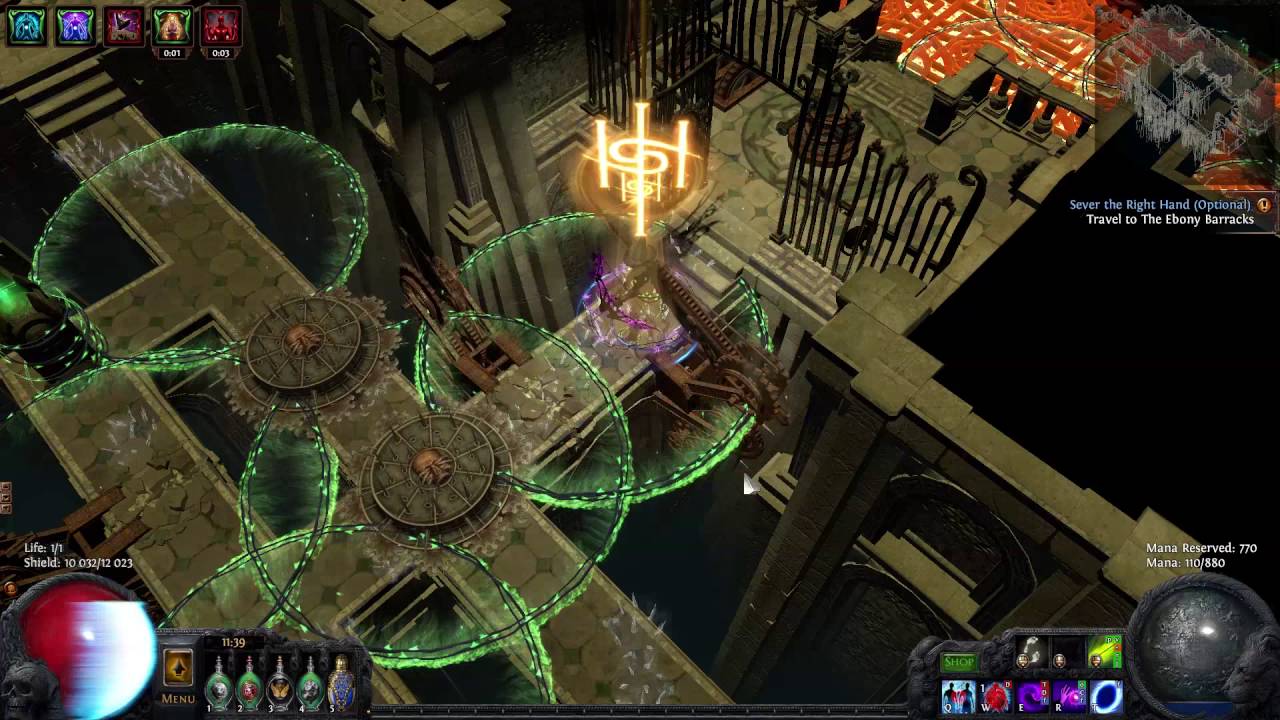Activate the blue ring skill on T
1280x720 pixels.
click(x=1106, y=695)
